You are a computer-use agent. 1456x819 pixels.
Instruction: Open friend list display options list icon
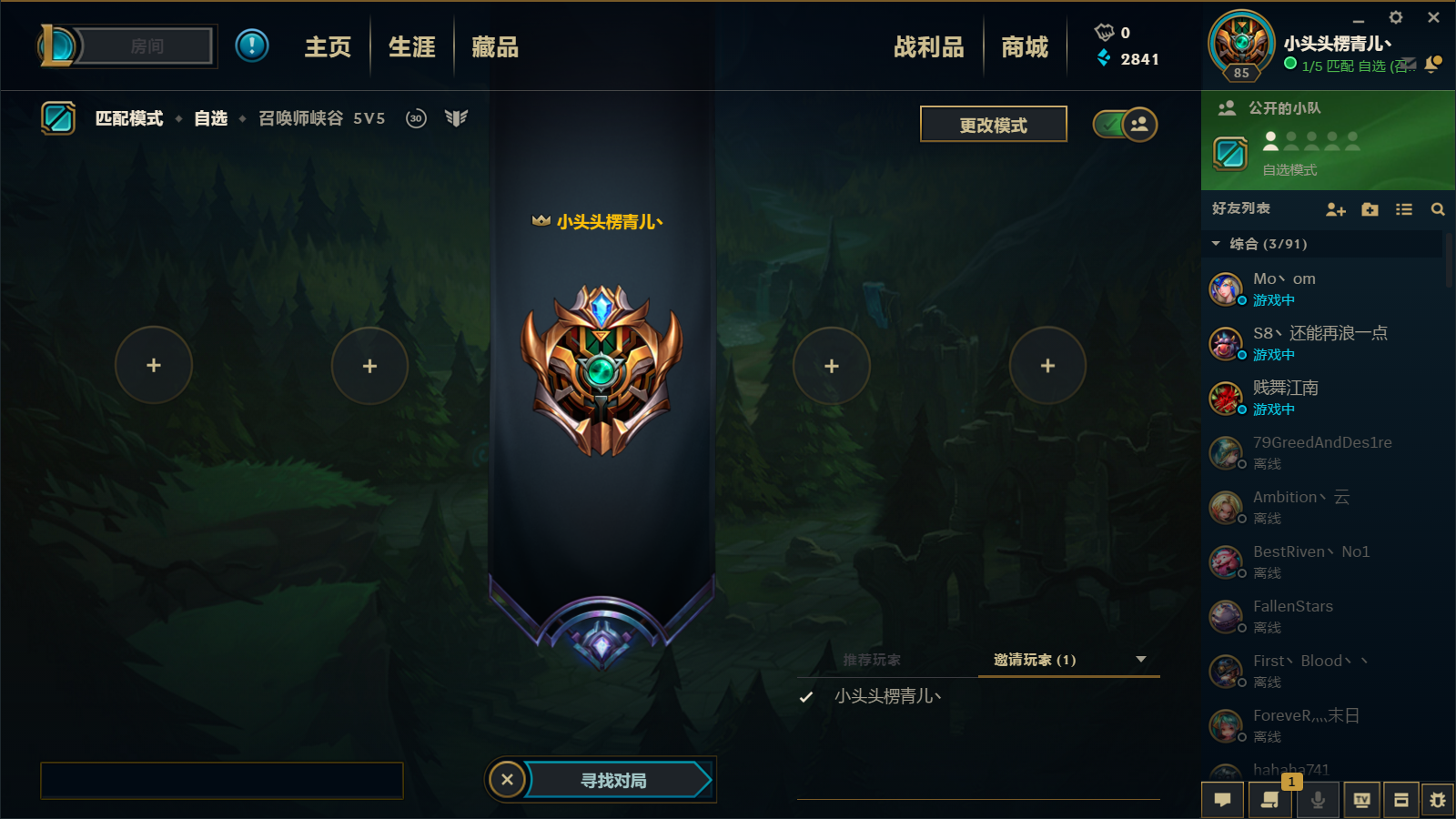(1404, 208)
